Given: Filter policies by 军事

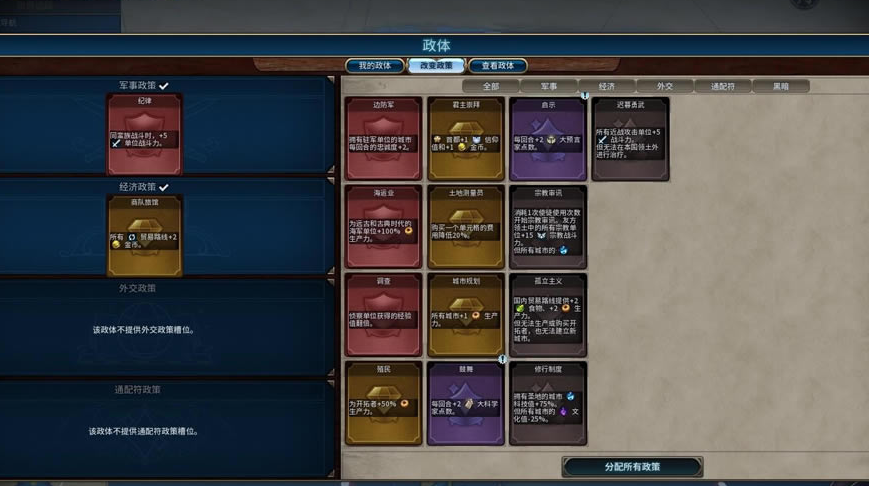Looking at the screenshot, I should (549, 87).
